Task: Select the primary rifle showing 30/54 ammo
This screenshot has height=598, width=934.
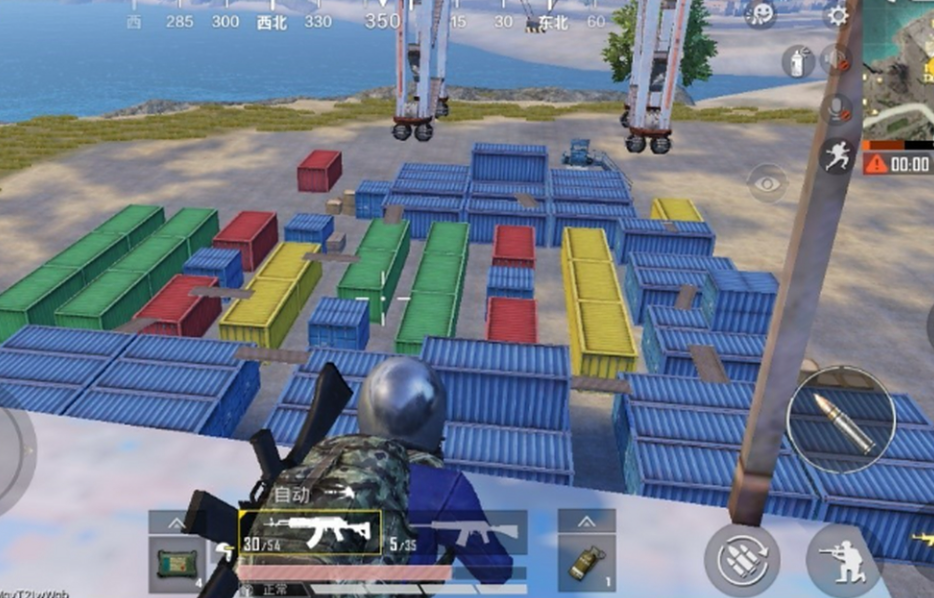Action: coord(309,534)
